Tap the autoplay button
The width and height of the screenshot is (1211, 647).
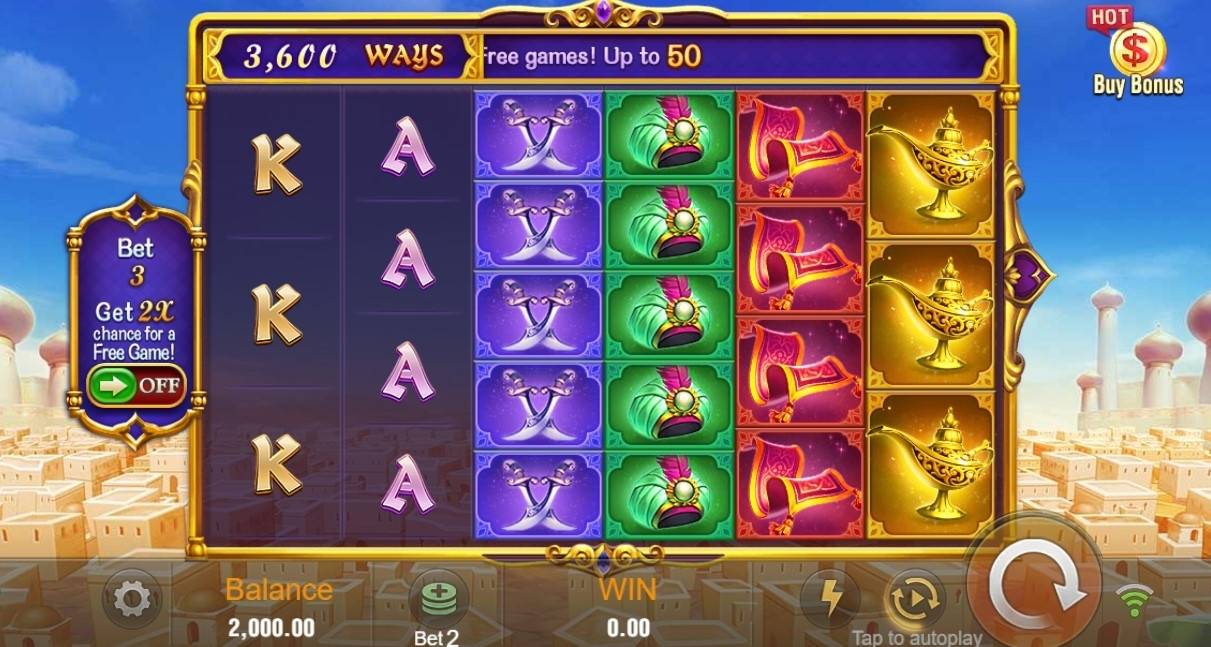point(915,598)
